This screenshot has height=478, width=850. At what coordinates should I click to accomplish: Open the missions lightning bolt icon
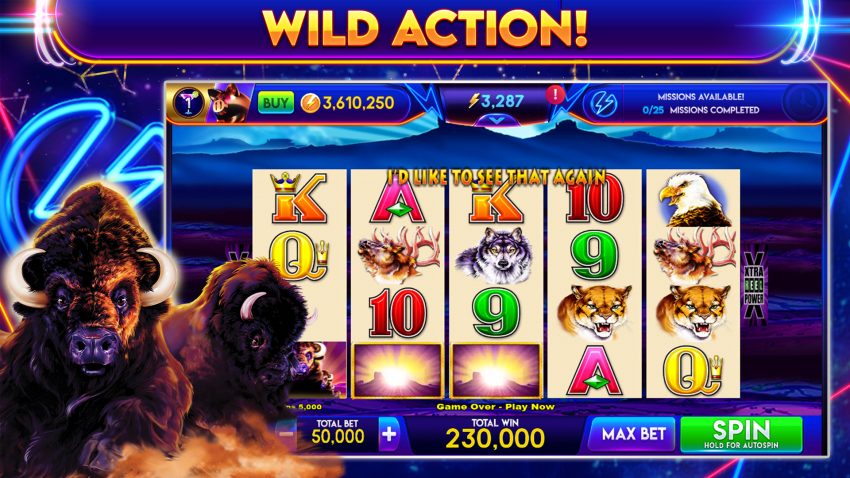602,103
